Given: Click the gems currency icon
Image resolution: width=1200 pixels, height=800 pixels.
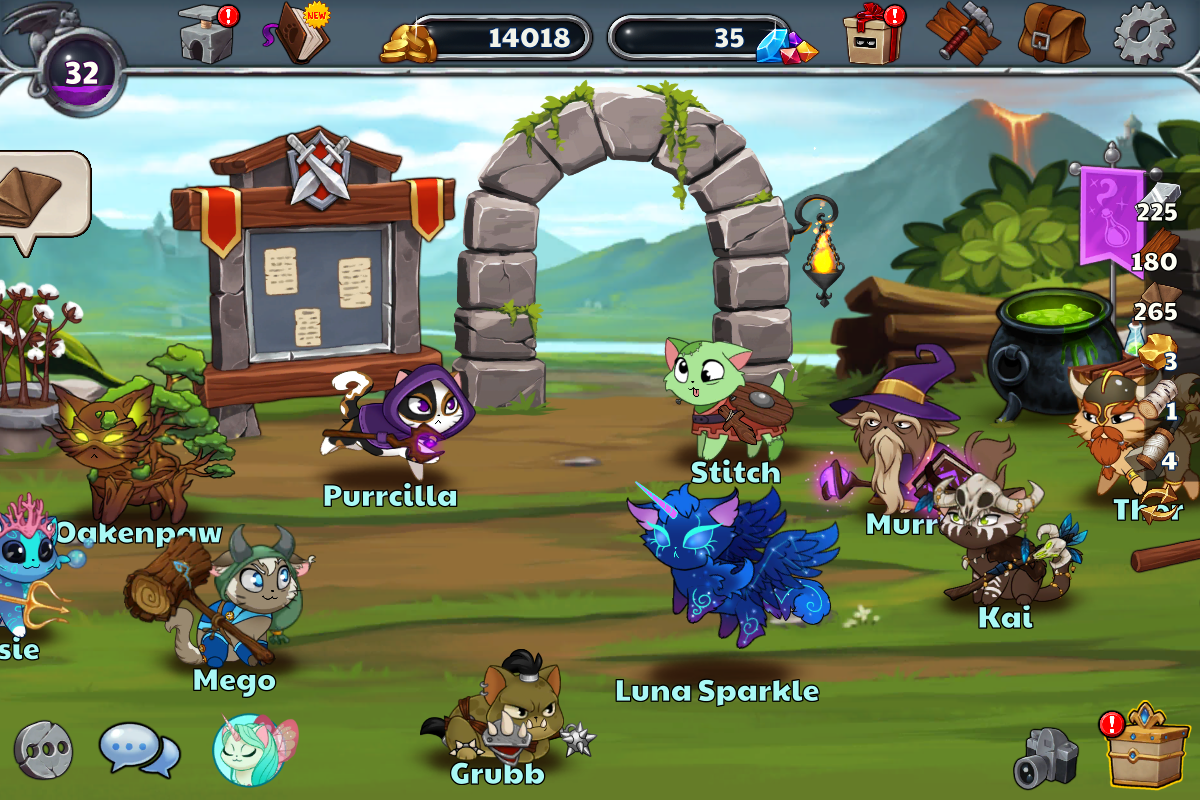Looking at the screenshot, I should pyautogui.click(x=787, y=42).
